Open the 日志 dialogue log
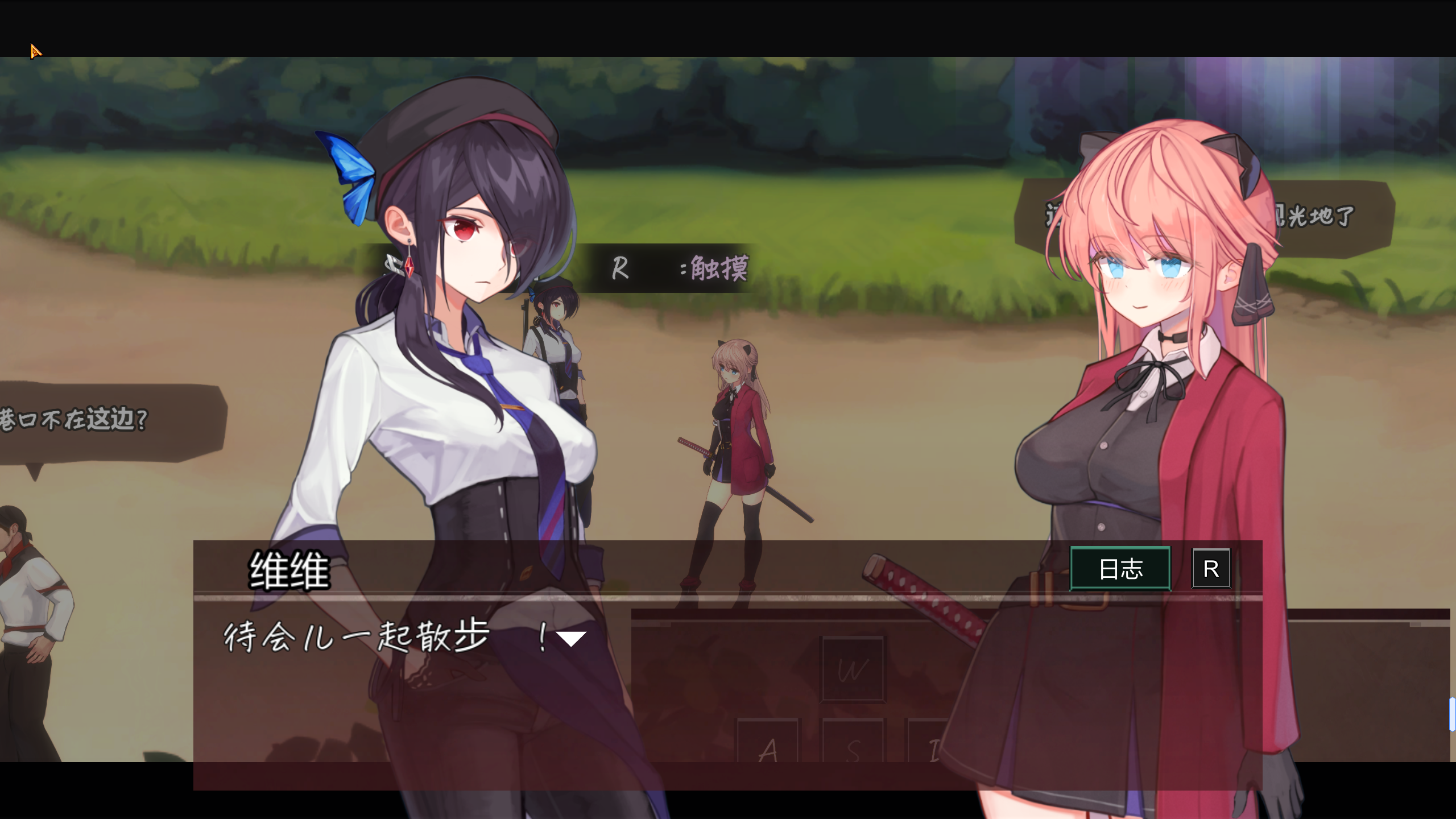 click(x=1119, y=569)
